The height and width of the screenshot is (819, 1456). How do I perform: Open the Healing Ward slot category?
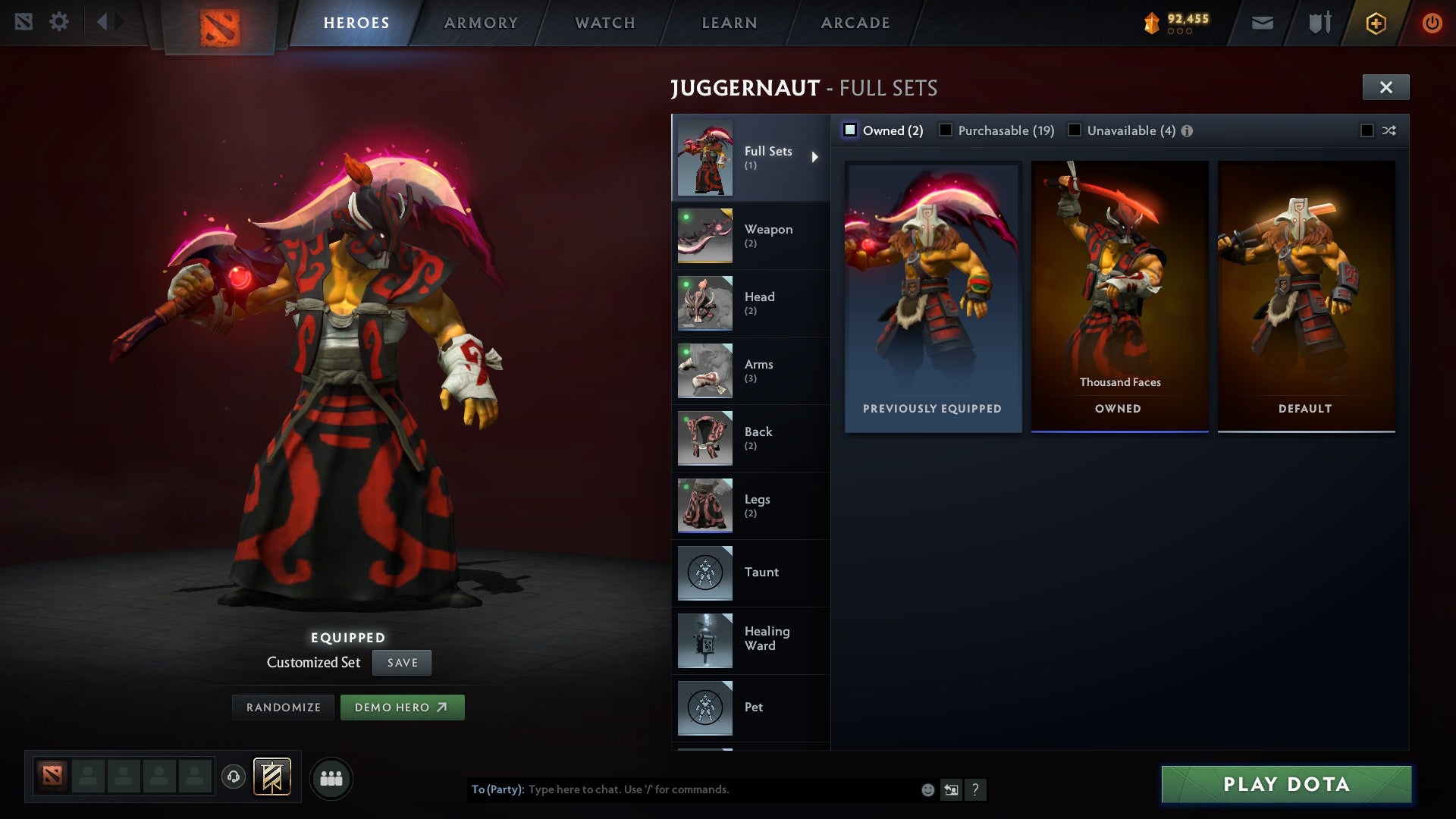pyautogui.click(x=751, y=639)
